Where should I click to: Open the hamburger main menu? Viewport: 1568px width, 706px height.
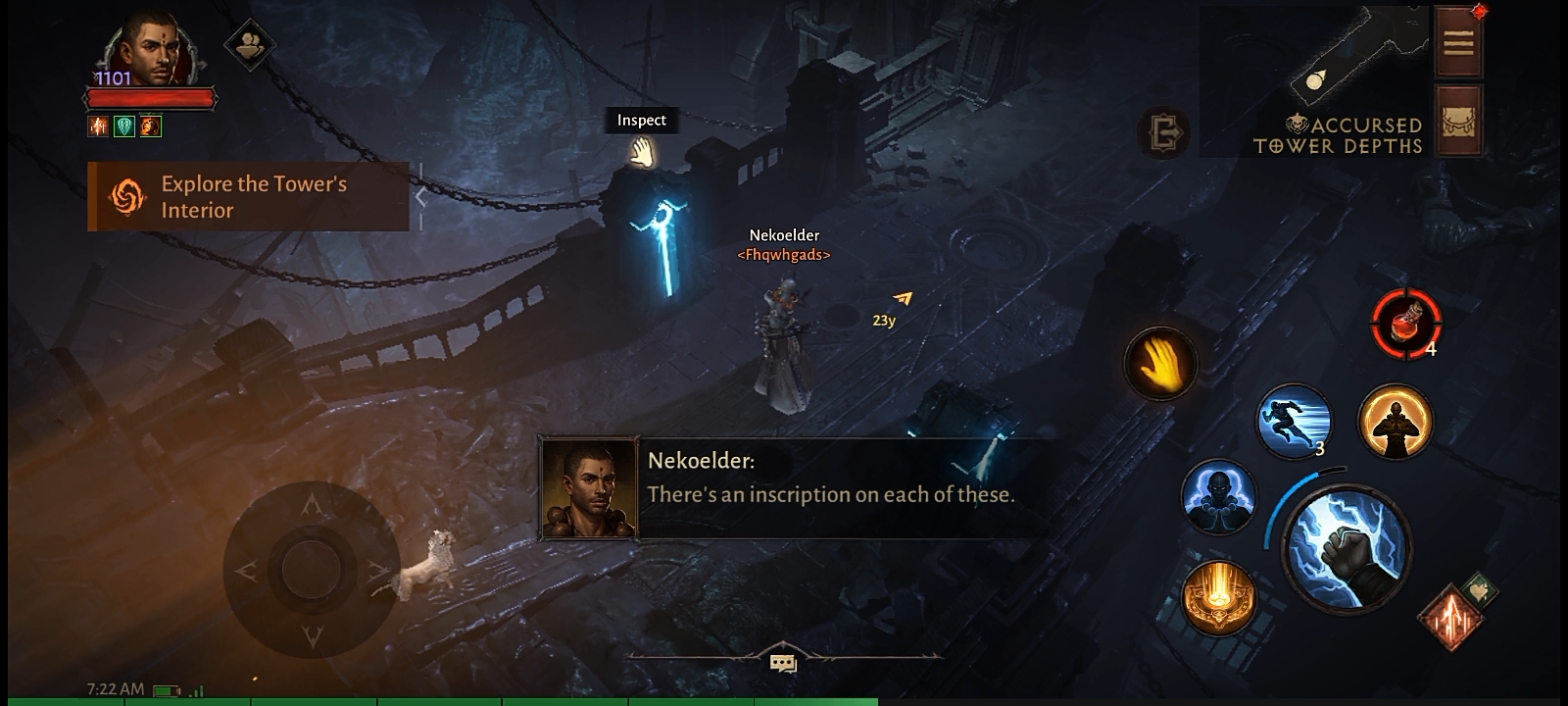1458,43
